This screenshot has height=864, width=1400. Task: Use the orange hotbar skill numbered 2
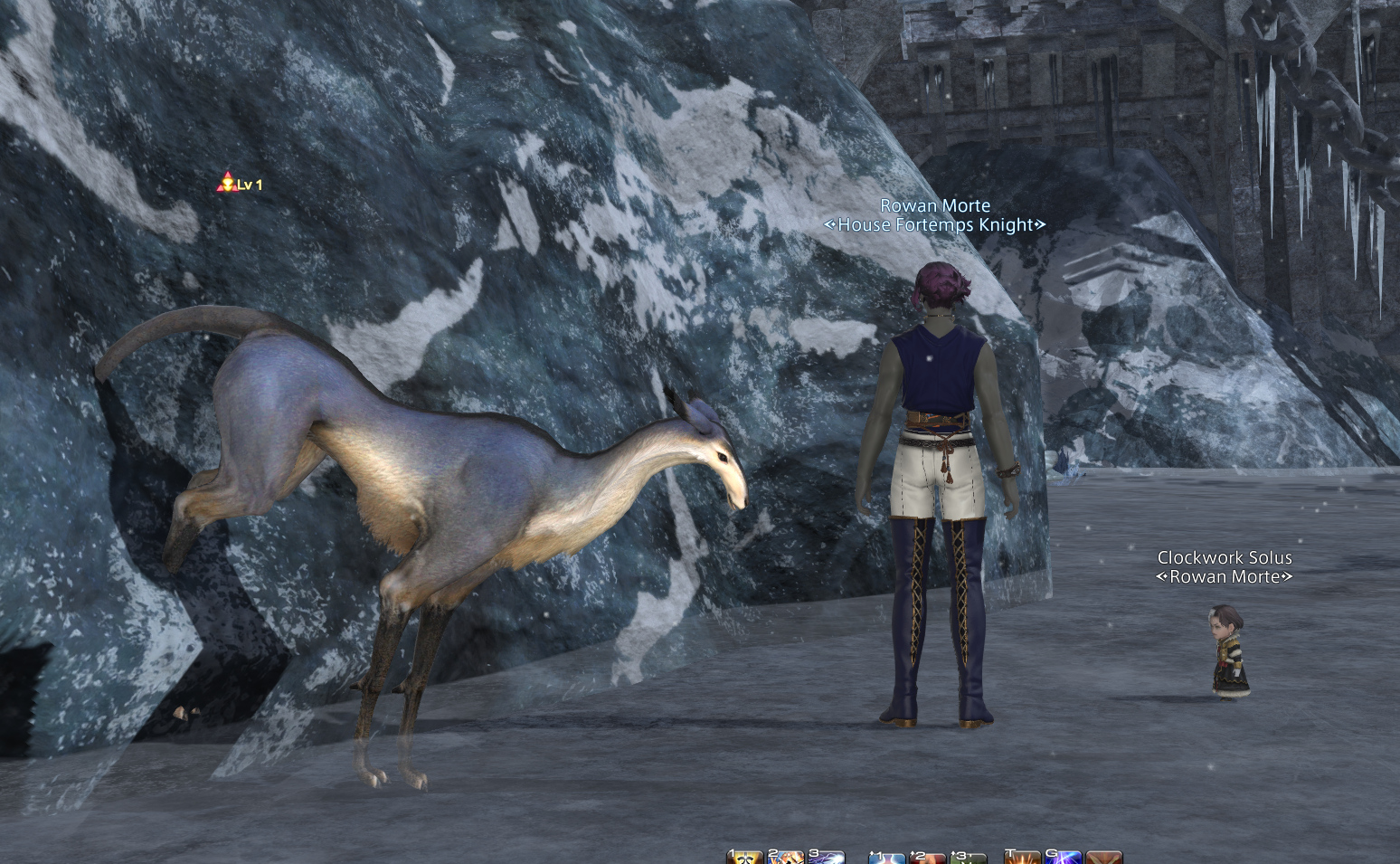pyautogui.click(x=787, y=858)
